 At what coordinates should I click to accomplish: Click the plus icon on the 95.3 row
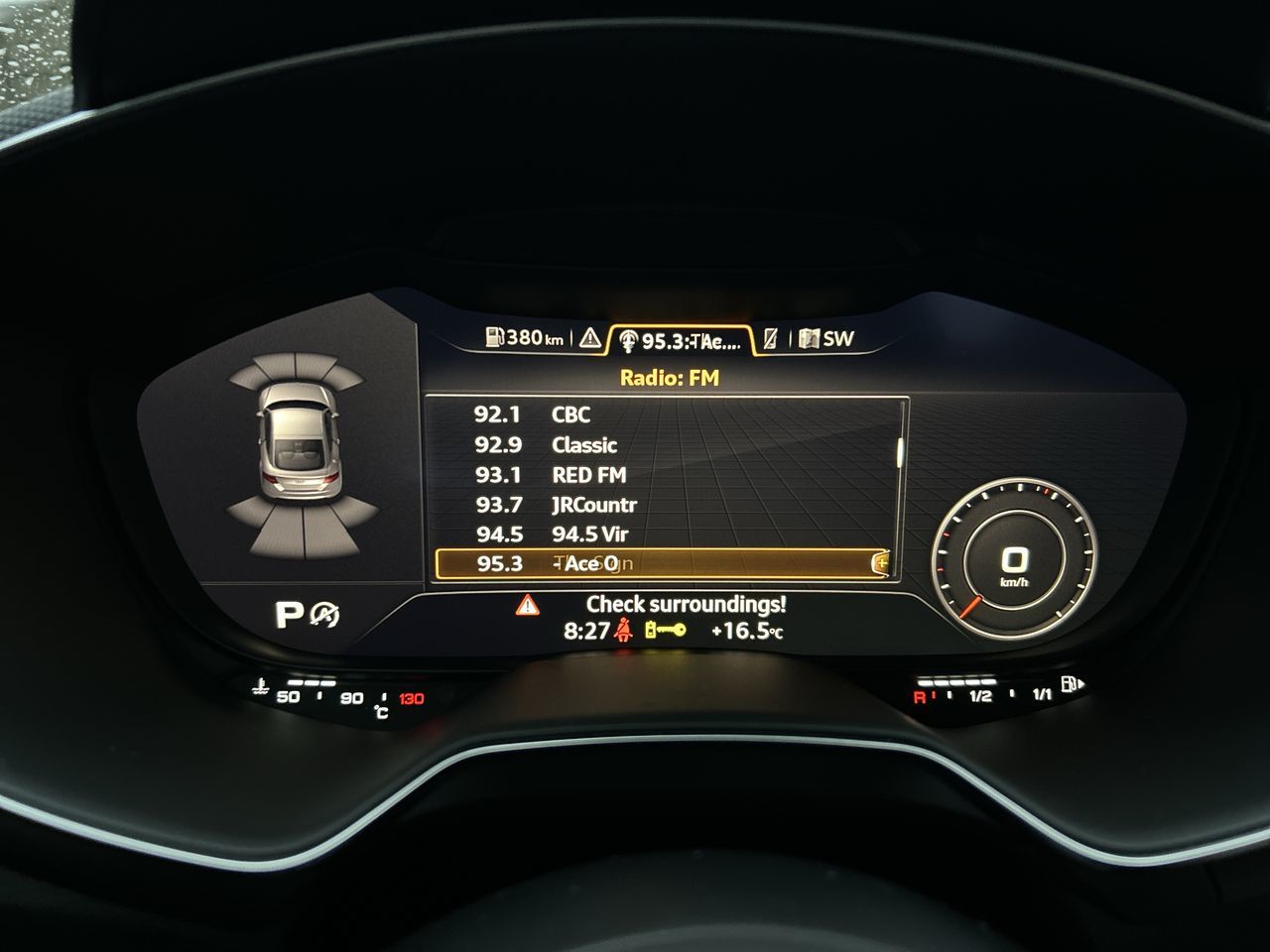[x=880, y=563]
